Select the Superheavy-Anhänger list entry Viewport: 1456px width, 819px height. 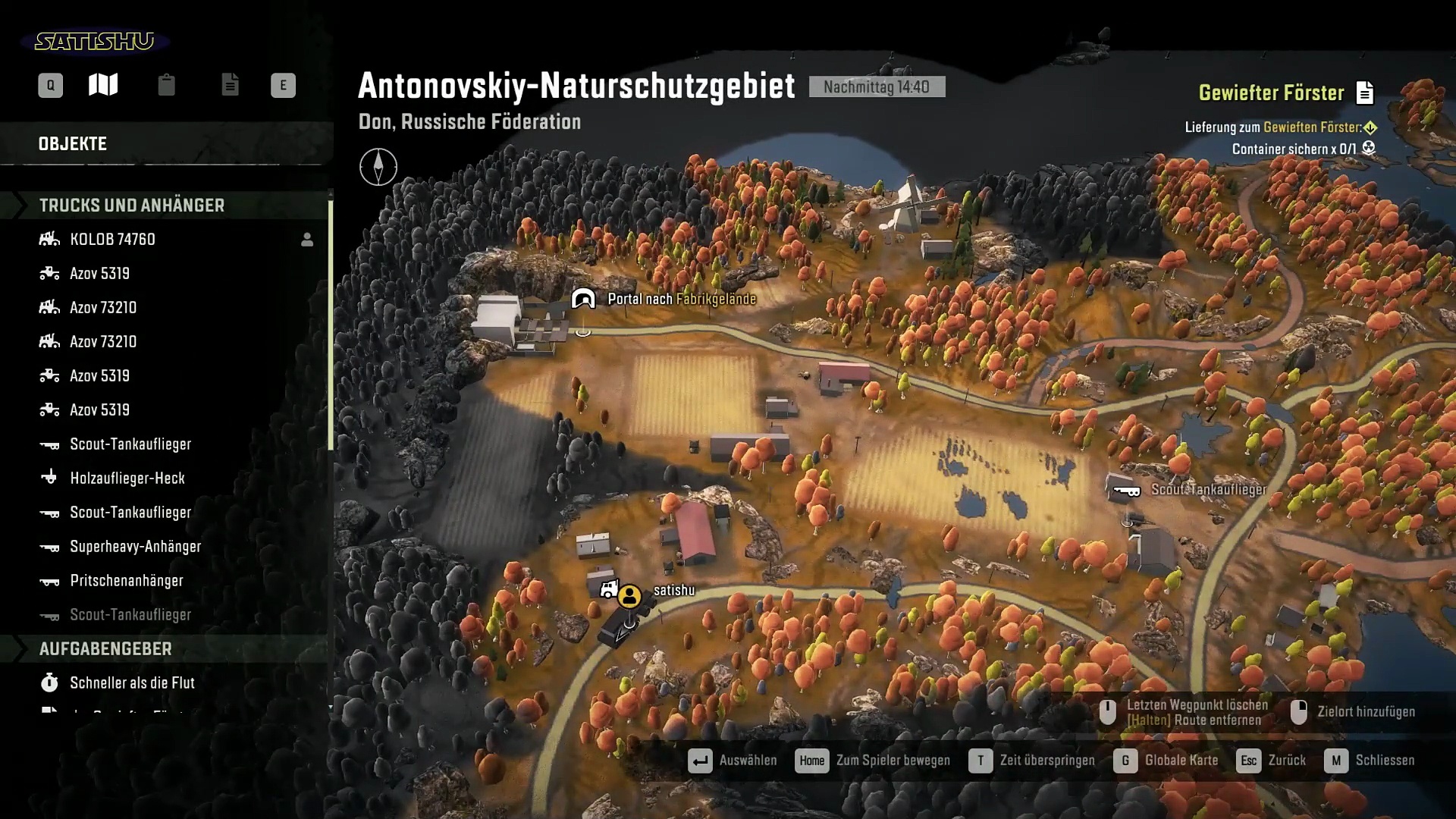[135, 547]
